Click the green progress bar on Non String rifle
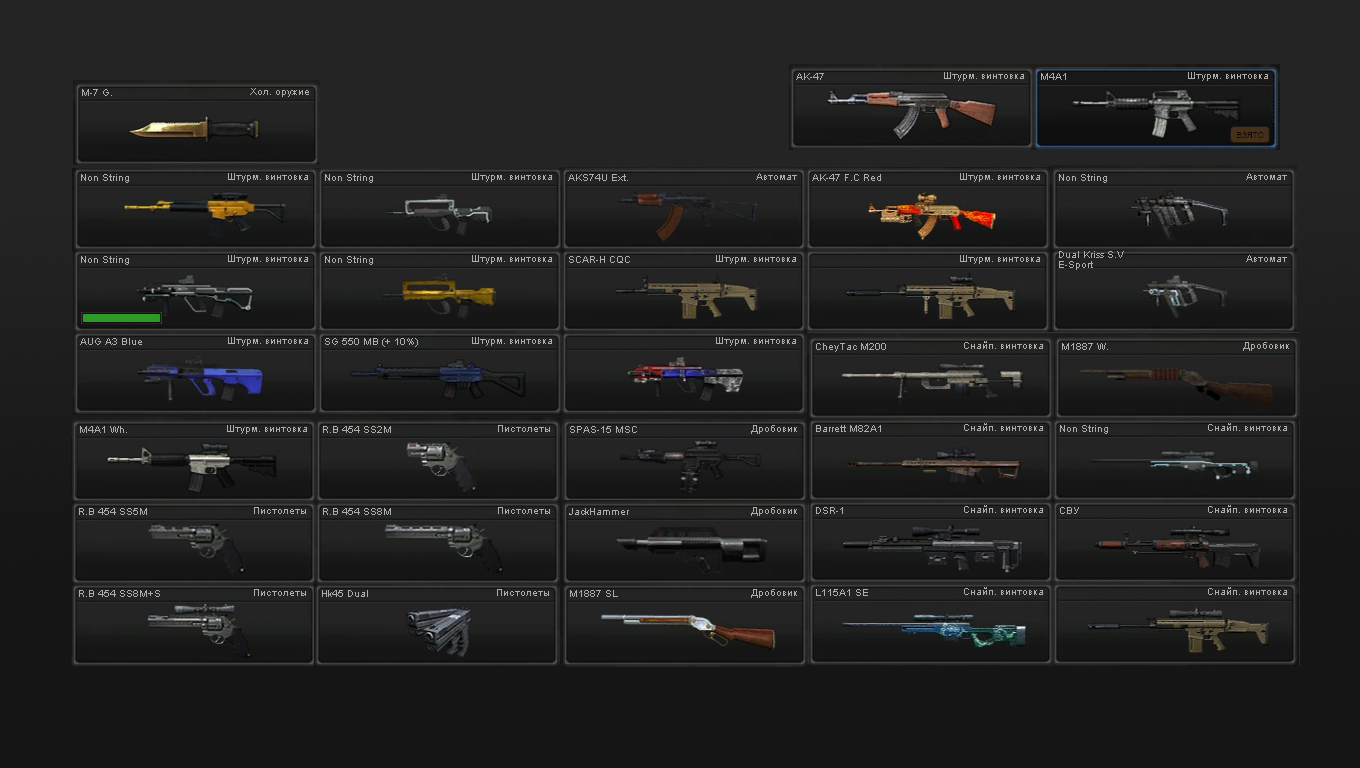 pos(121,317)
